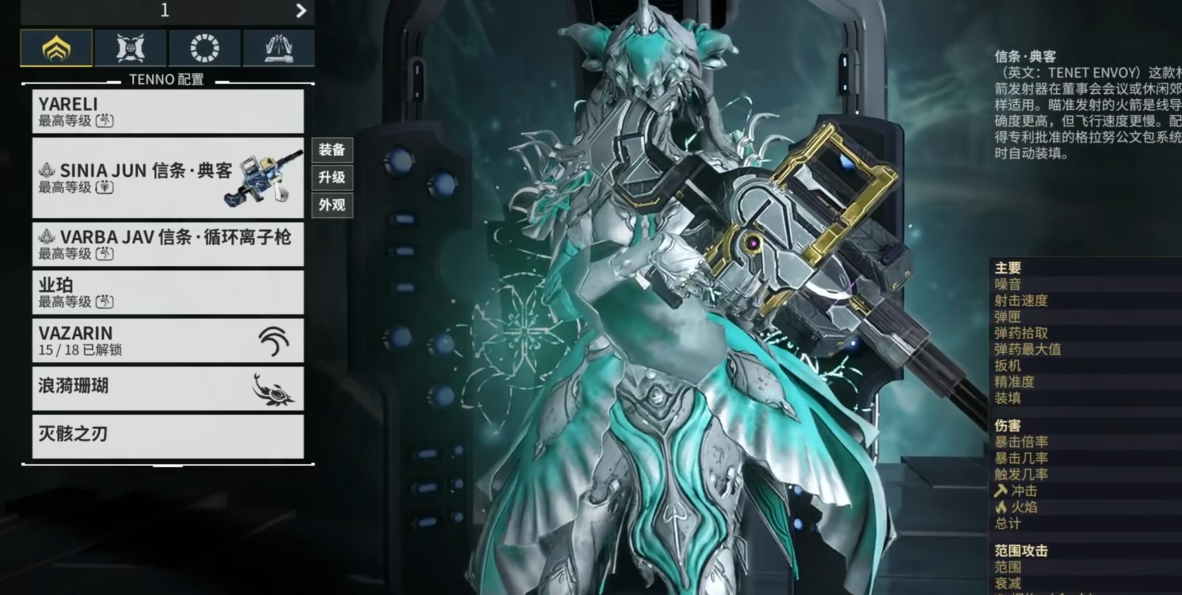Select the 浪漪珊瑚 slot
The image size is (1182, 595).
(x=167, y=388)
